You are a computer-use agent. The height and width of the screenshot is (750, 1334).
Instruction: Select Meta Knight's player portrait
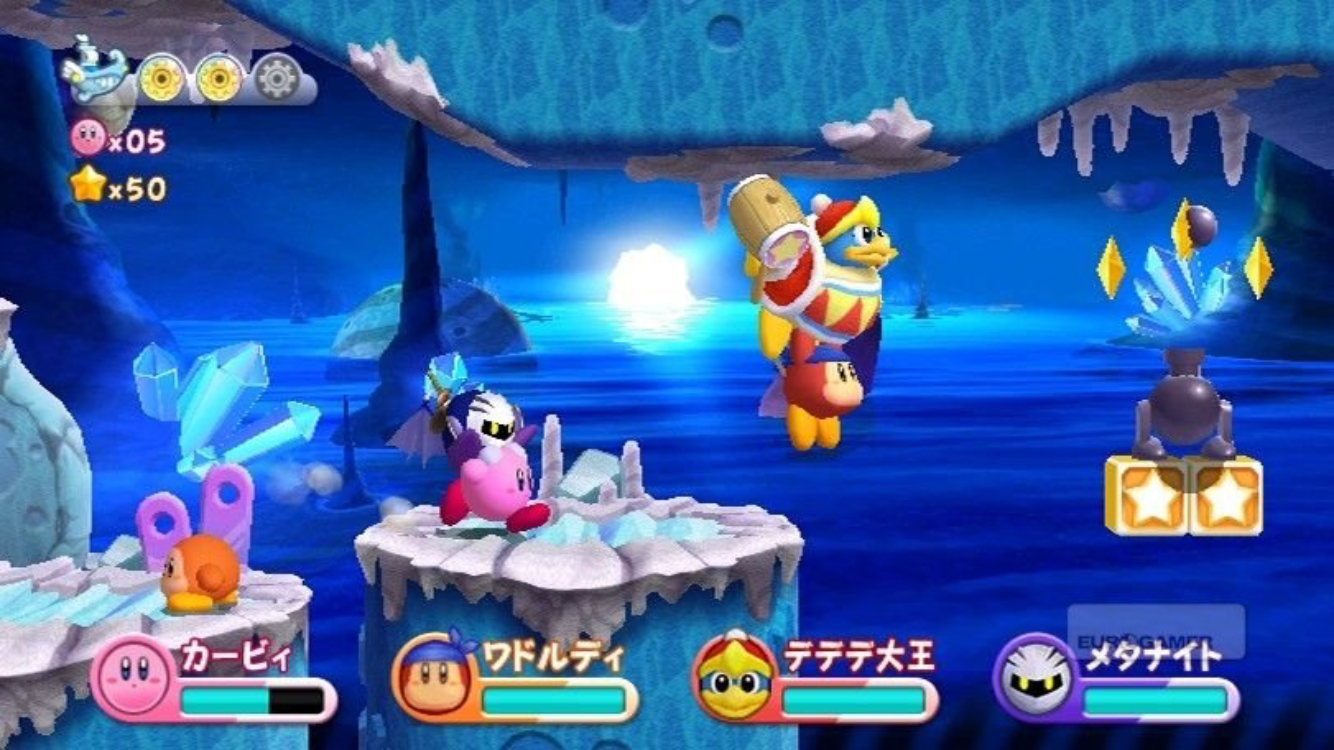pyautogui.click(x=1035, y=677)
